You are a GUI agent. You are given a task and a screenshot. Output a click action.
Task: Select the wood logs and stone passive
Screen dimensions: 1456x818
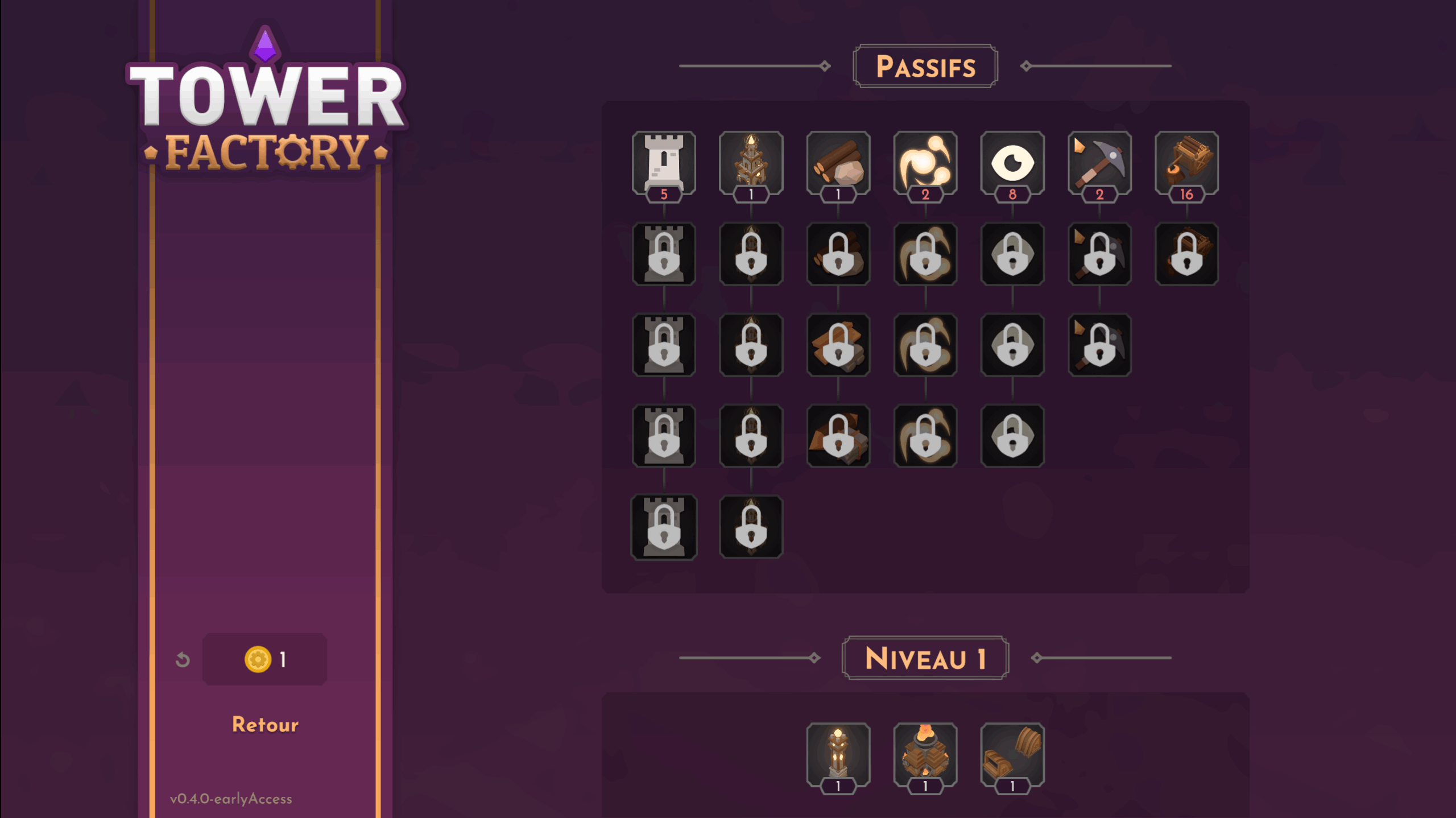(838, 163)
